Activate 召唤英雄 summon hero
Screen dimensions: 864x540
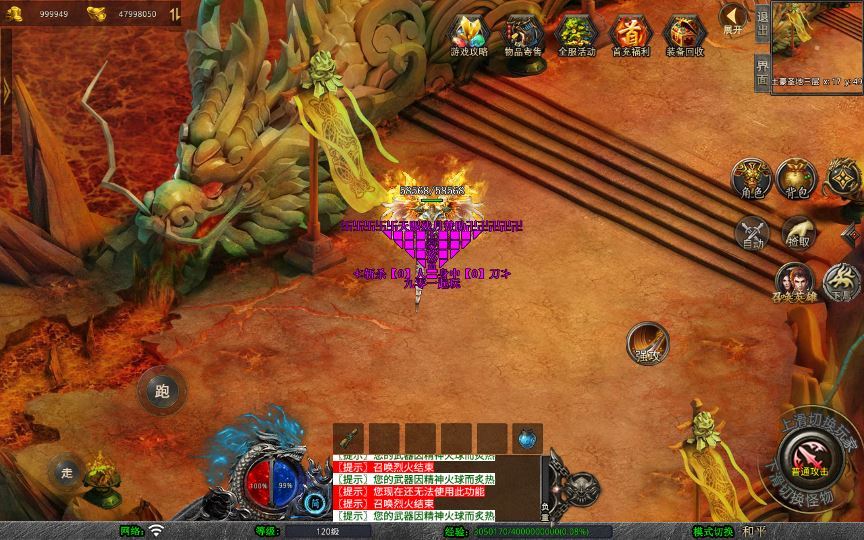[x=795, y=281]
